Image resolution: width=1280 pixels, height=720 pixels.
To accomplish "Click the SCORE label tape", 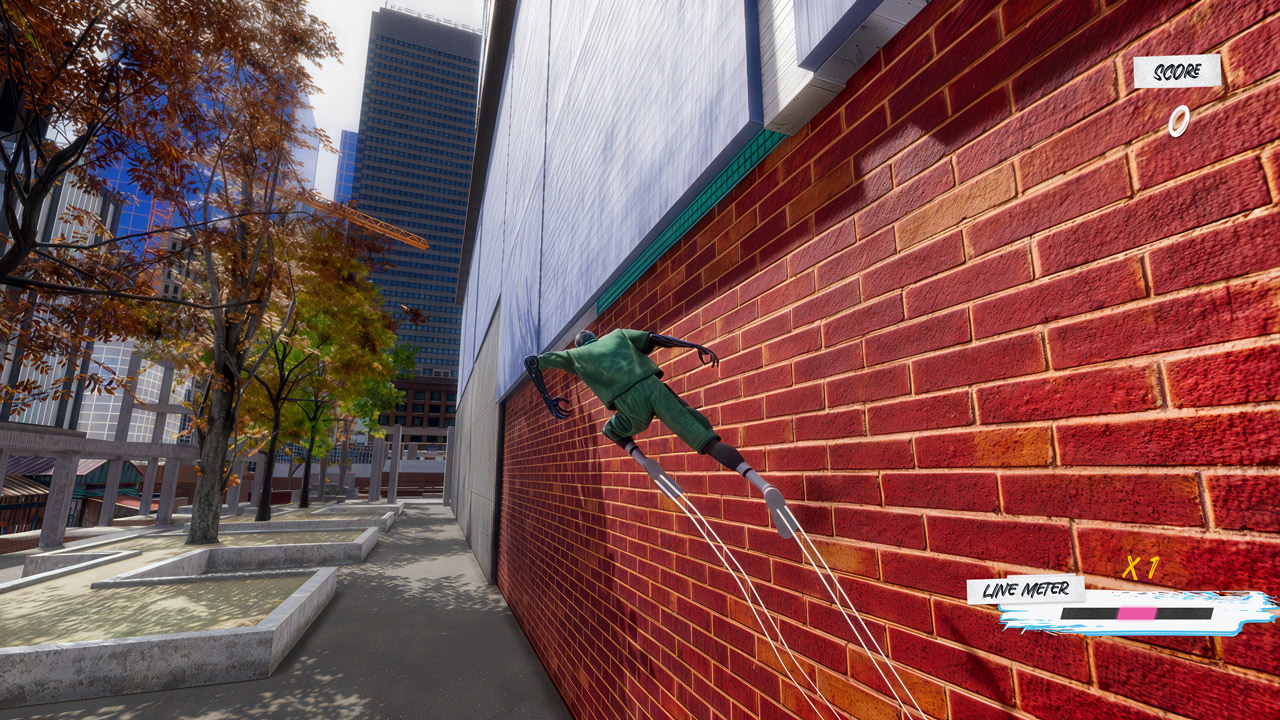I will coord(1177,72).
